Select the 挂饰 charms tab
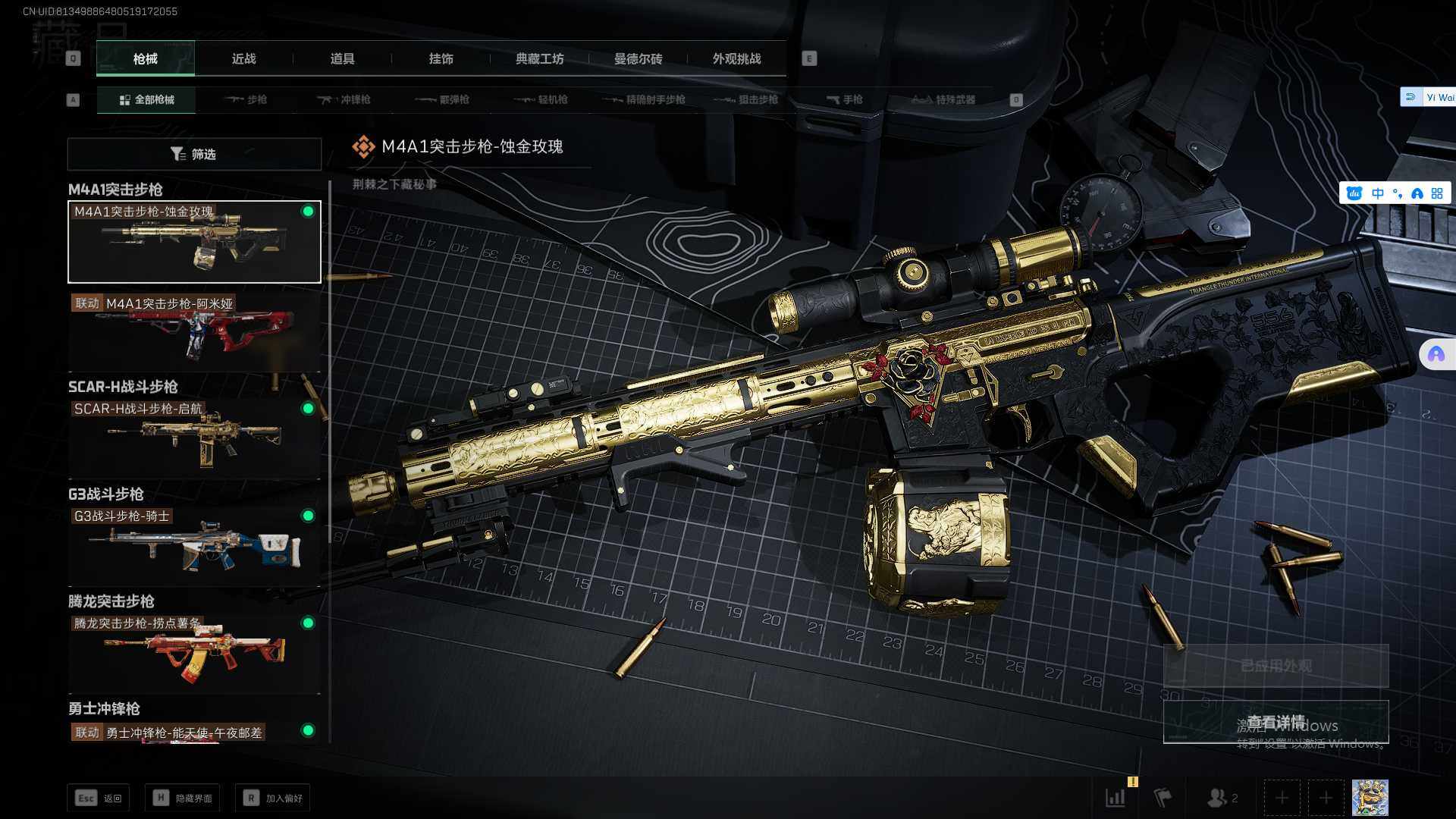 tap(441, 59)
